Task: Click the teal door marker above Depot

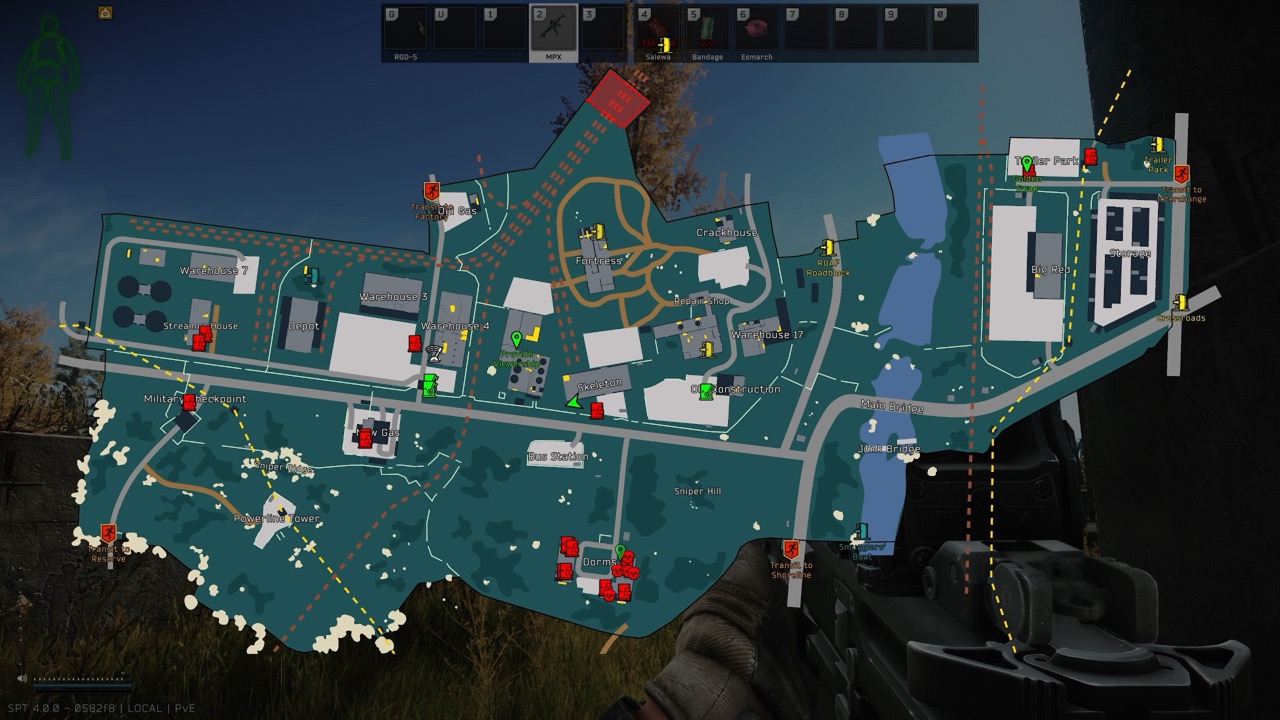Action: (313, 275)
